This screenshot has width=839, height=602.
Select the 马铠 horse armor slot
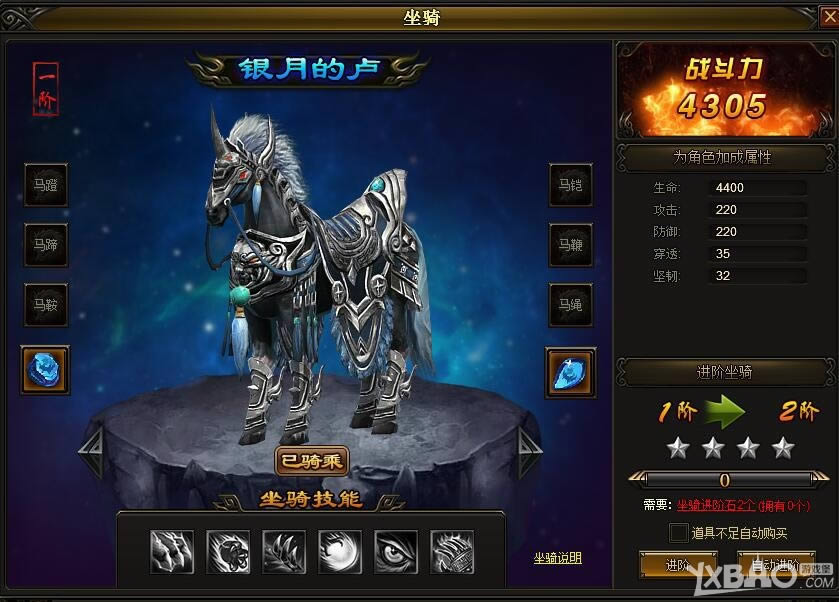[x=571, y=185]
